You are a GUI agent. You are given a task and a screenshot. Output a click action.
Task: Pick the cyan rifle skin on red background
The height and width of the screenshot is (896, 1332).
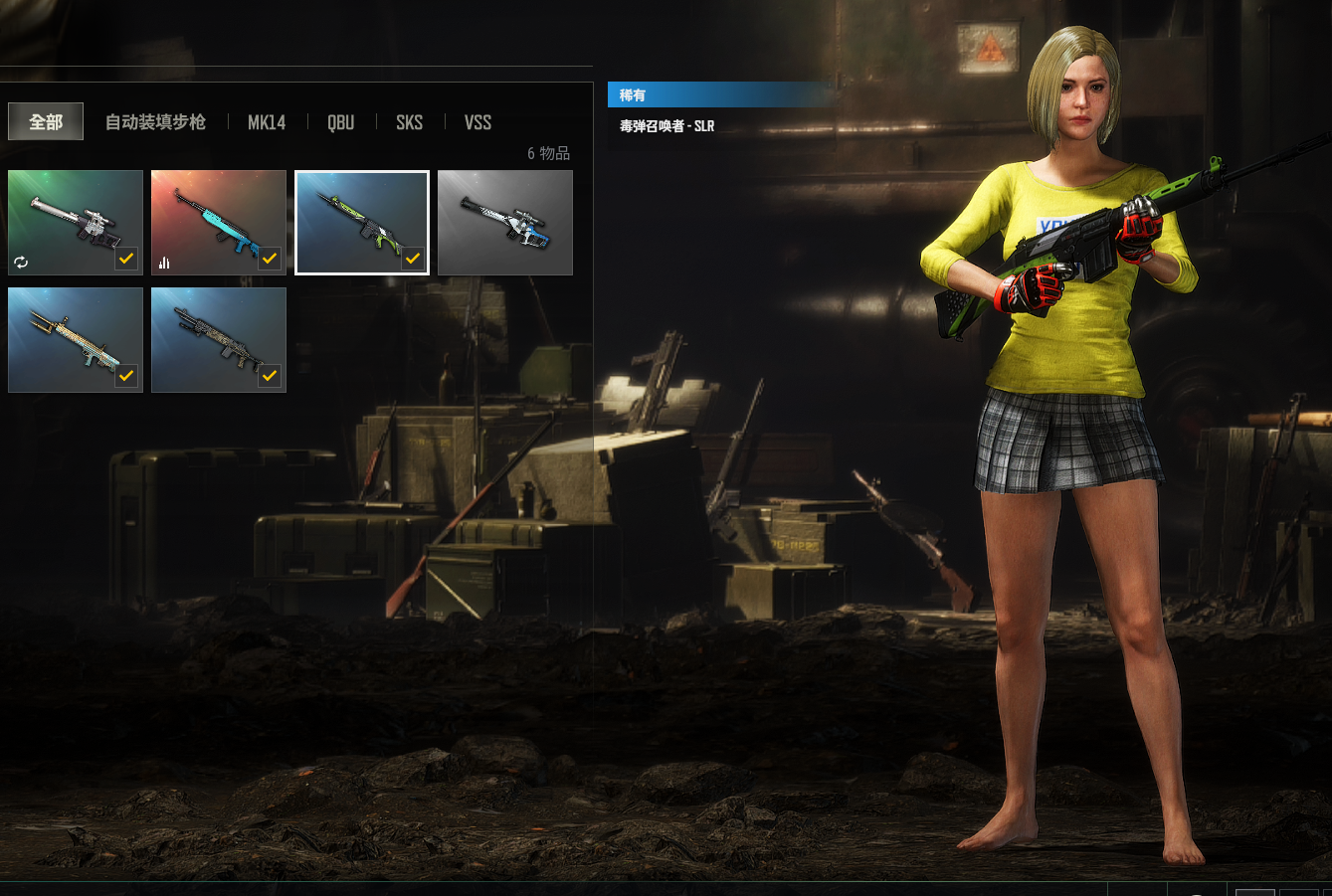tap(219, 223)
